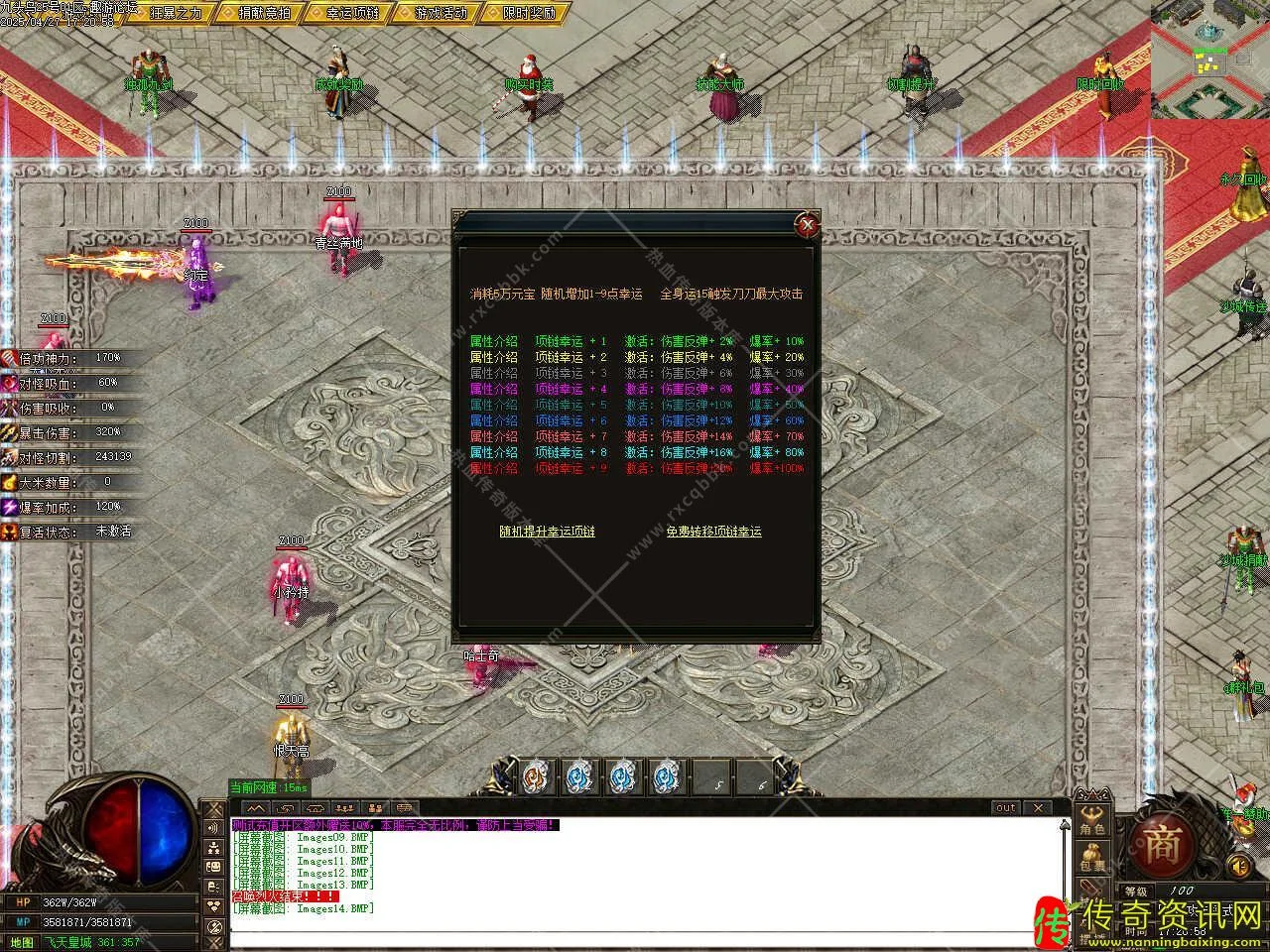Click the 地图 map label button
This screenshot has width=1270, height=952.
point(20,942)
